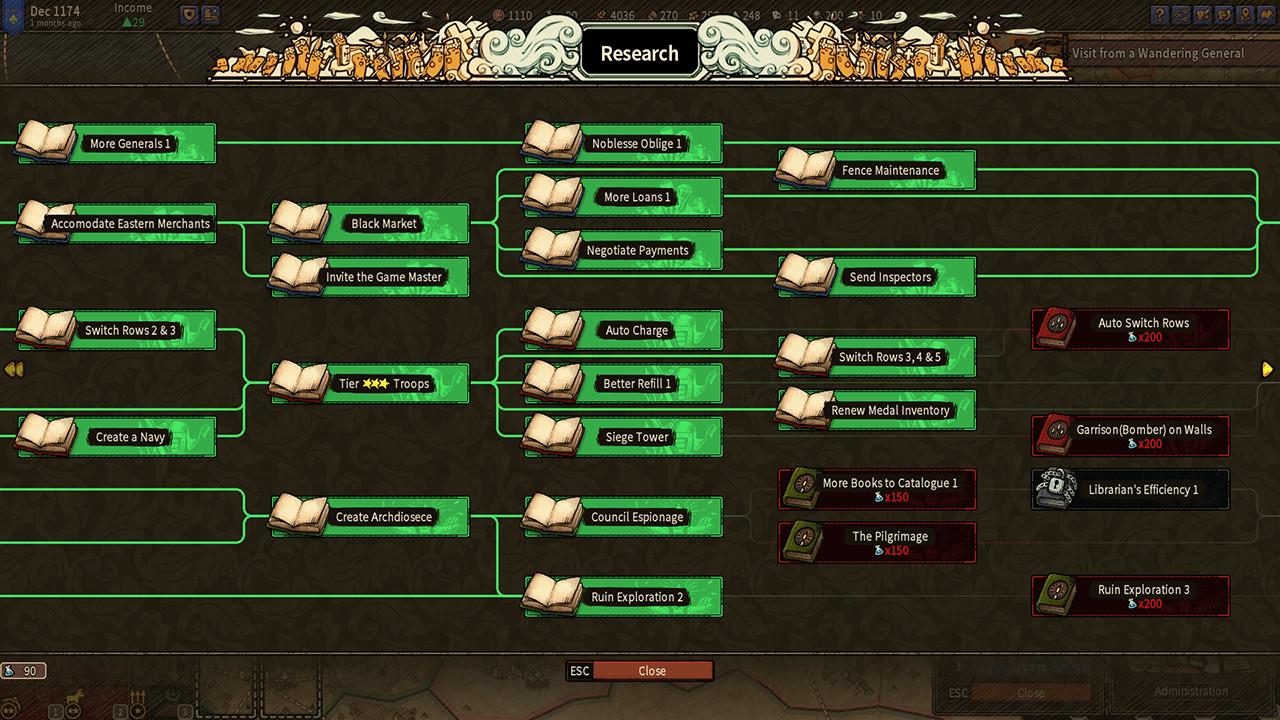Click the book icon beside Black Market research

click(298, 223)
